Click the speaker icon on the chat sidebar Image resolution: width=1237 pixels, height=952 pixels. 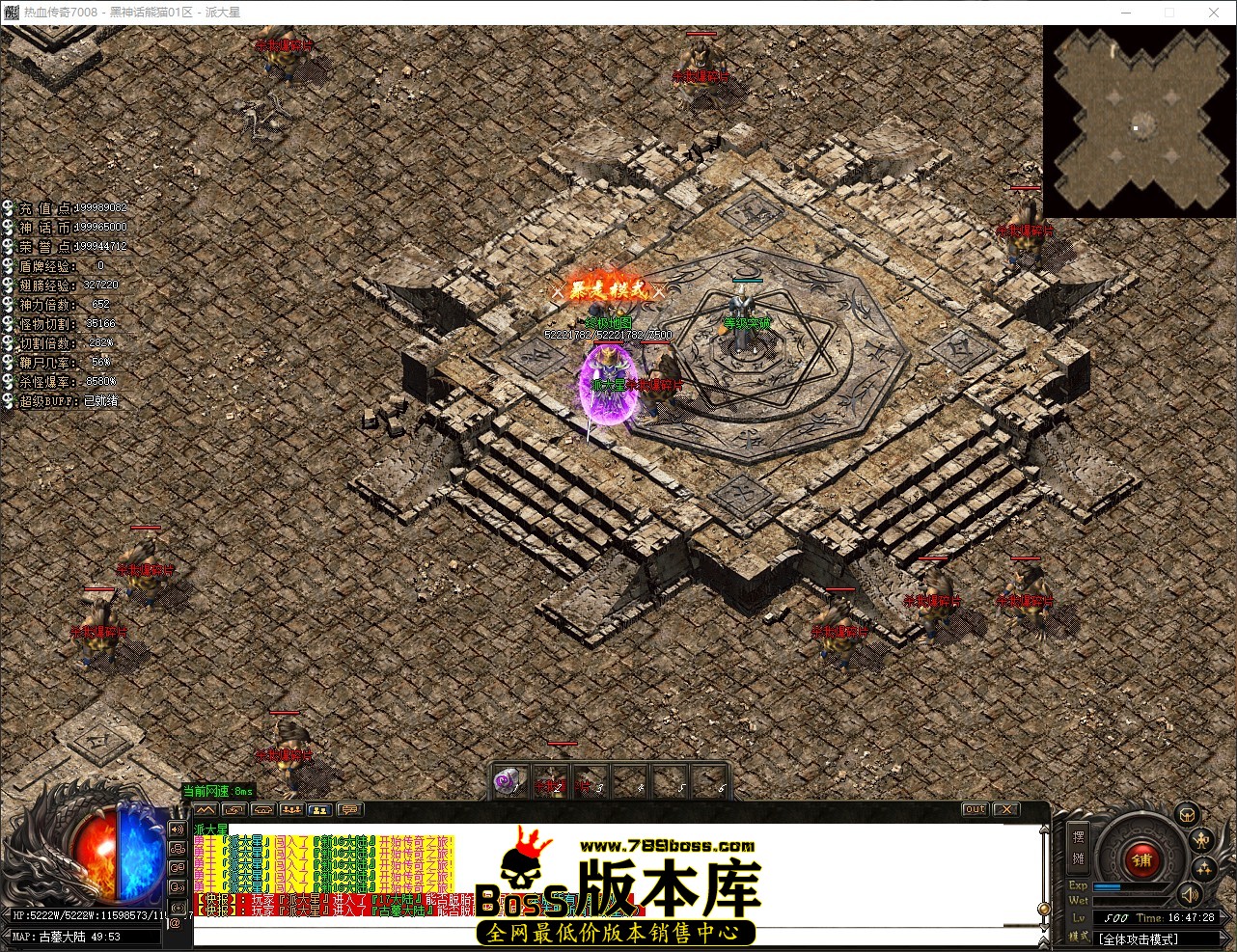tap(177, 830)
